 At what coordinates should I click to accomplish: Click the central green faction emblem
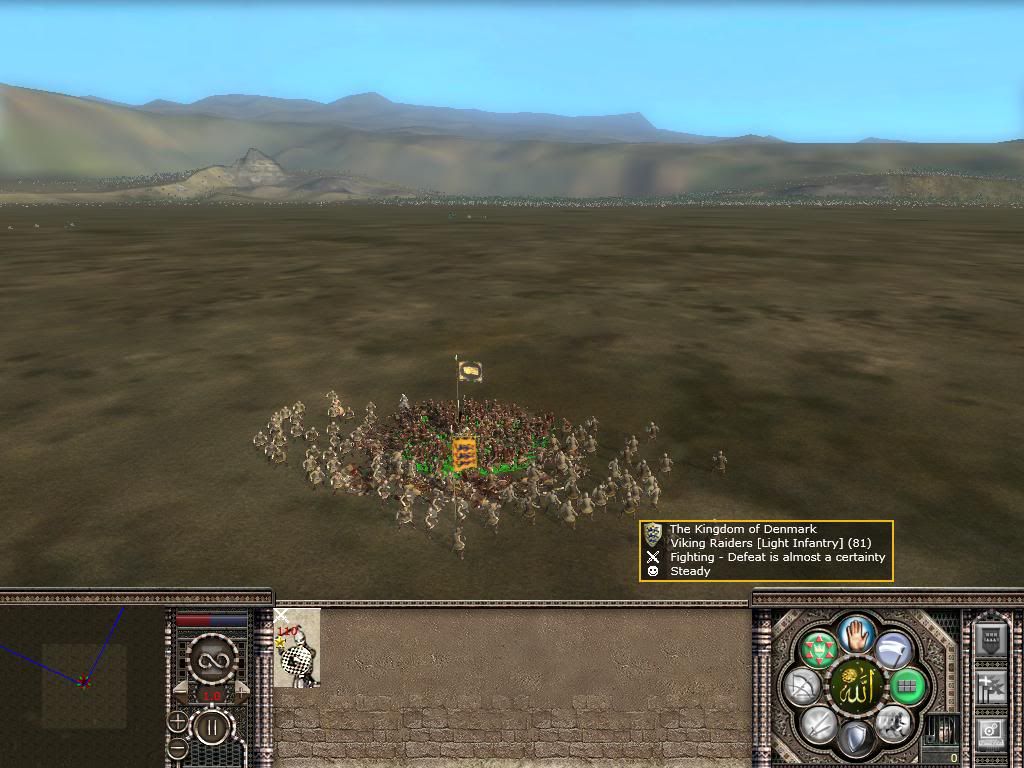click(x=855, y=686)
